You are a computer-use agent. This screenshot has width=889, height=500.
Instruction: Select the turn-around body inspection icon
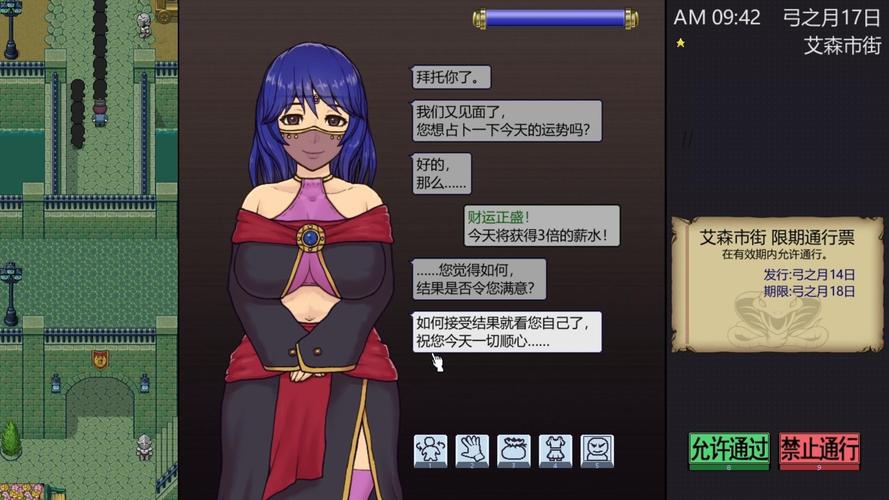point(431,449)
